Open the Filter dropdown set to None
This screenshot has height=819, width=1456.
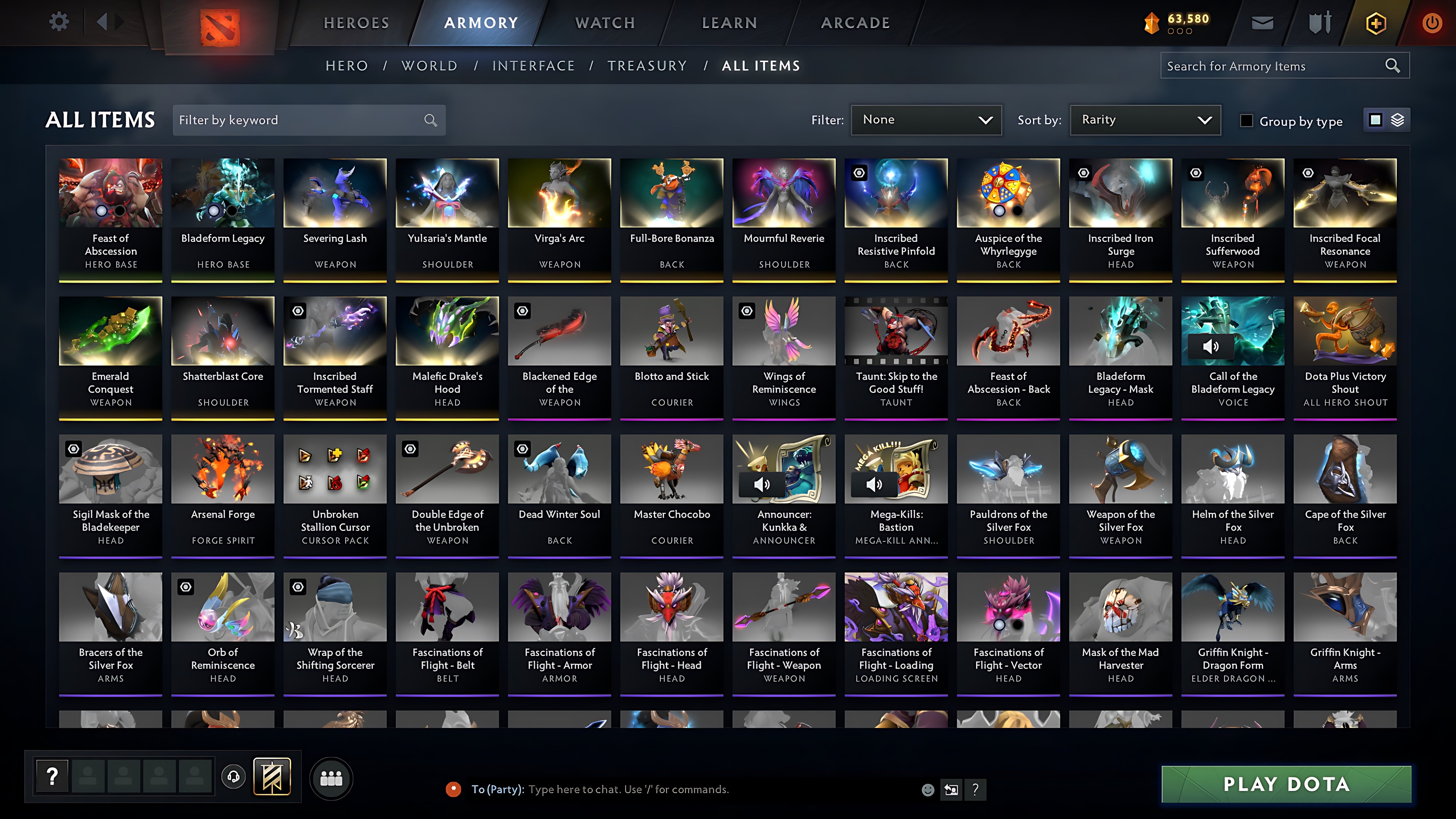926,120
